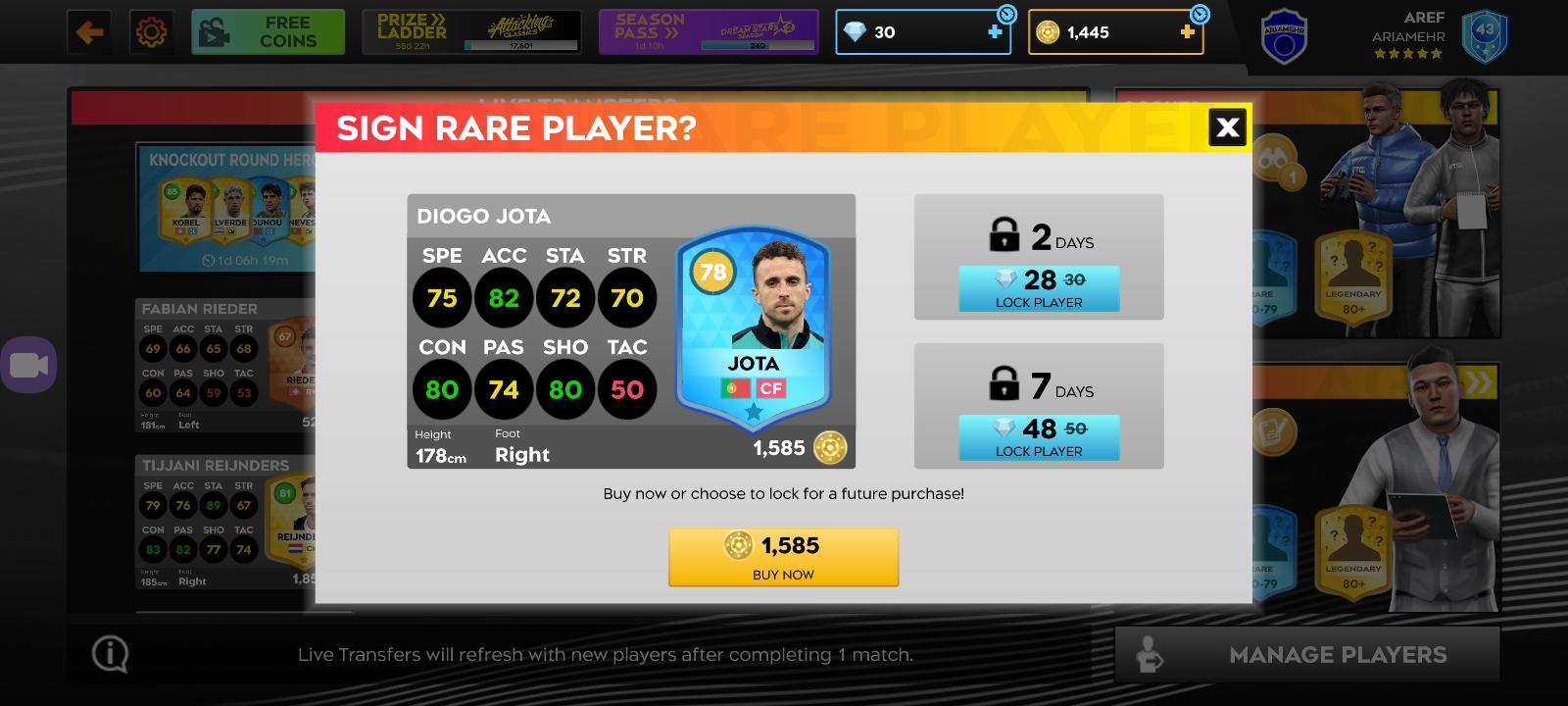Lock player for 7 days

[x=1039, y=438]
